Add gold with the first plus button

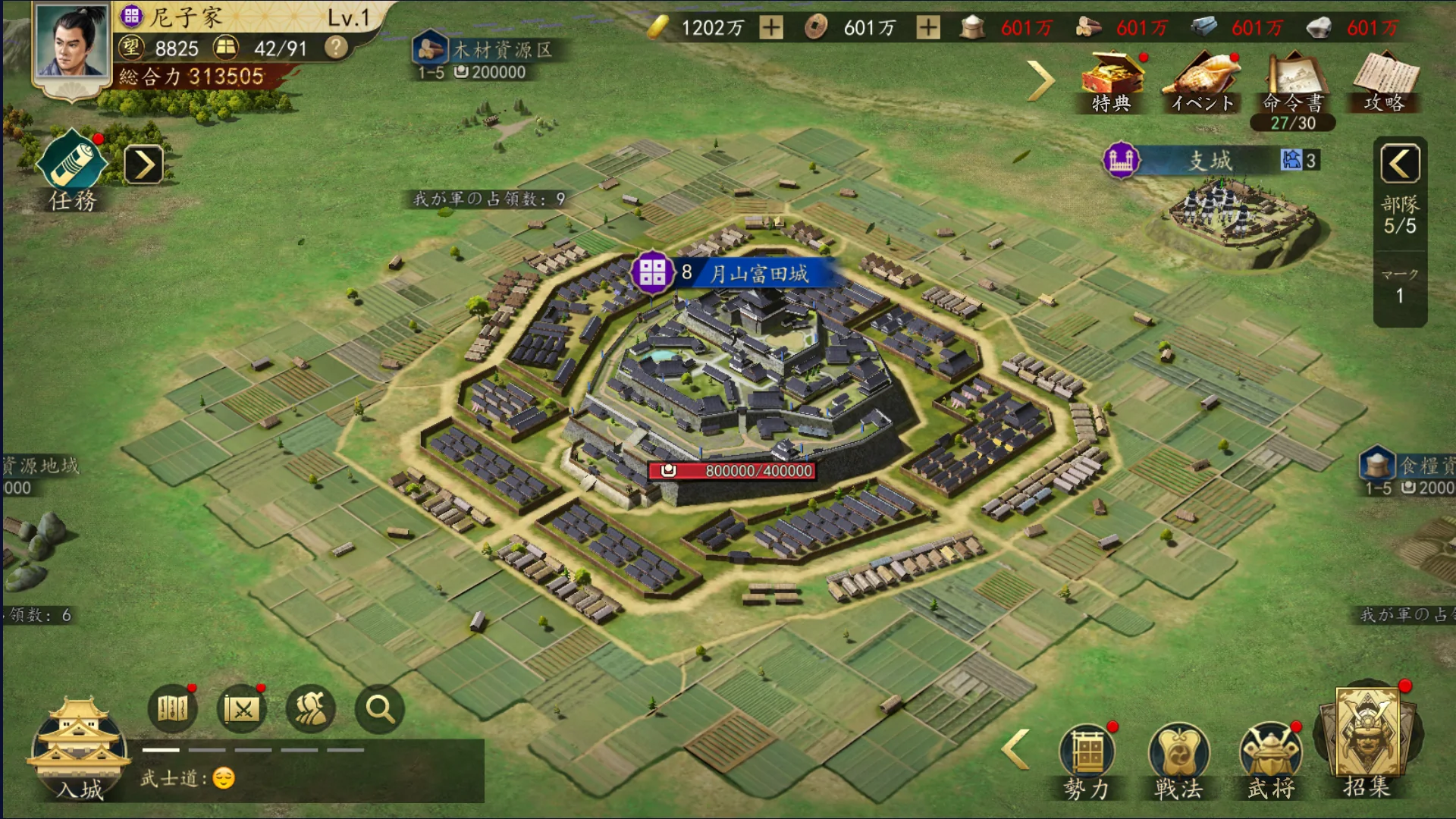click(x=771, y=28)
